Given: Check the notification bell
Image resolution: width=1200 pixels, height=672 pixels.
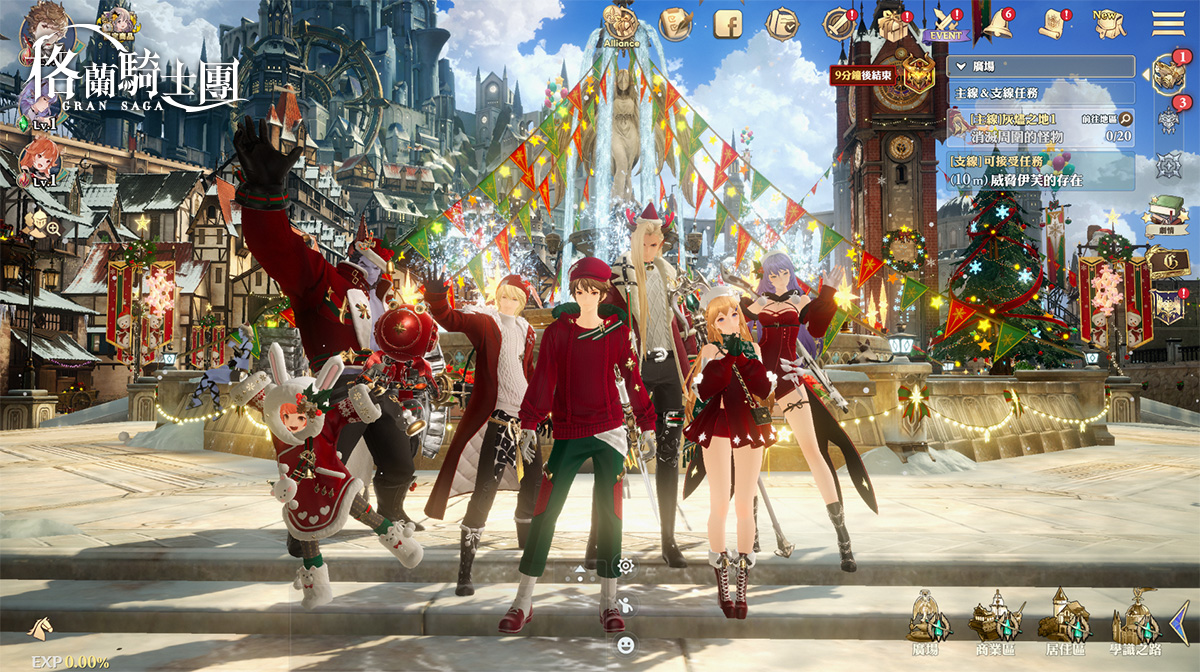Looking at the screenshot, I should pos(997,24).
